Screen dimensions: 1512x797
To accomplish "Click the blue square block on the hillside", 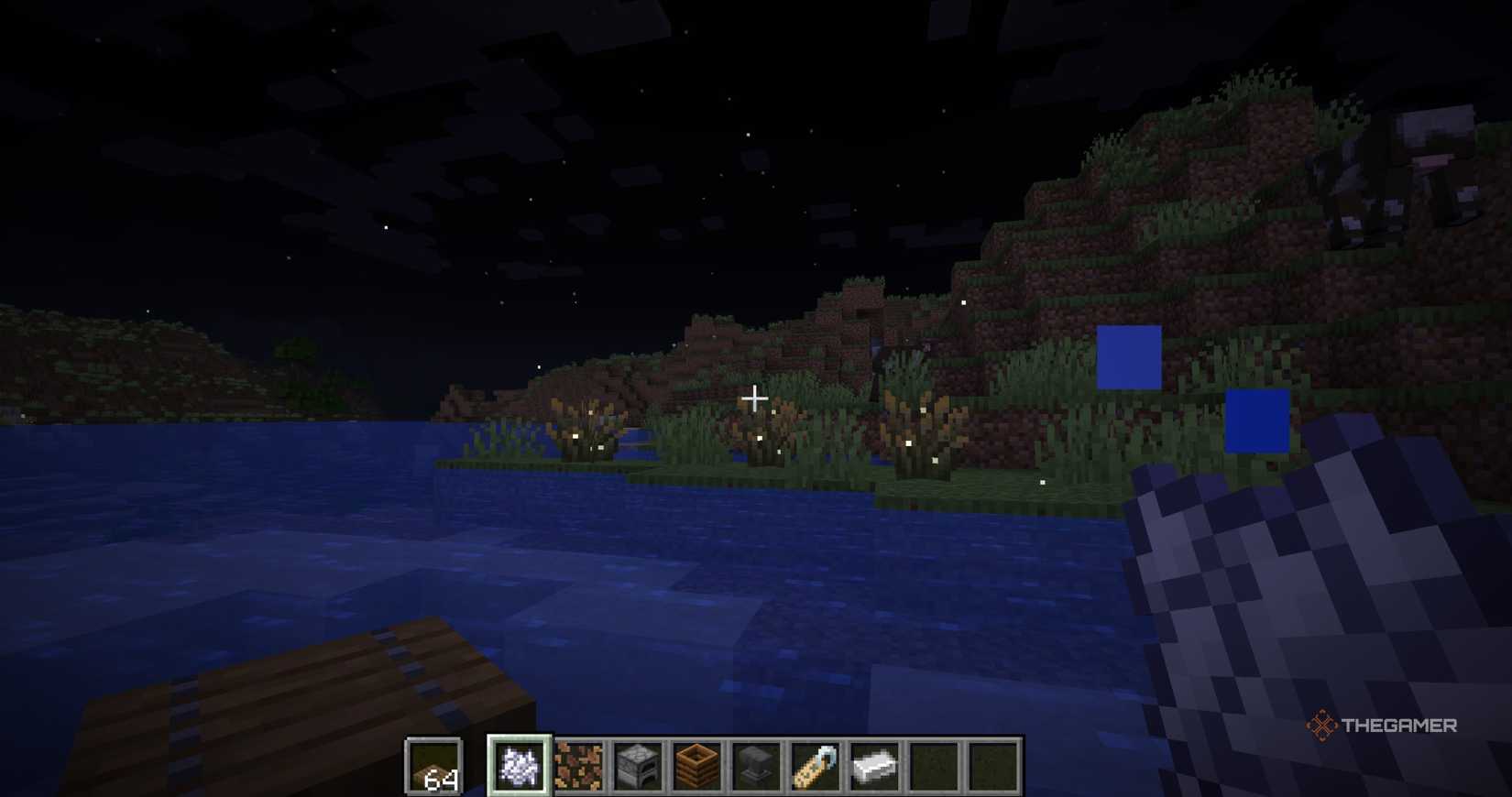I will click(x=1130, y=355).
